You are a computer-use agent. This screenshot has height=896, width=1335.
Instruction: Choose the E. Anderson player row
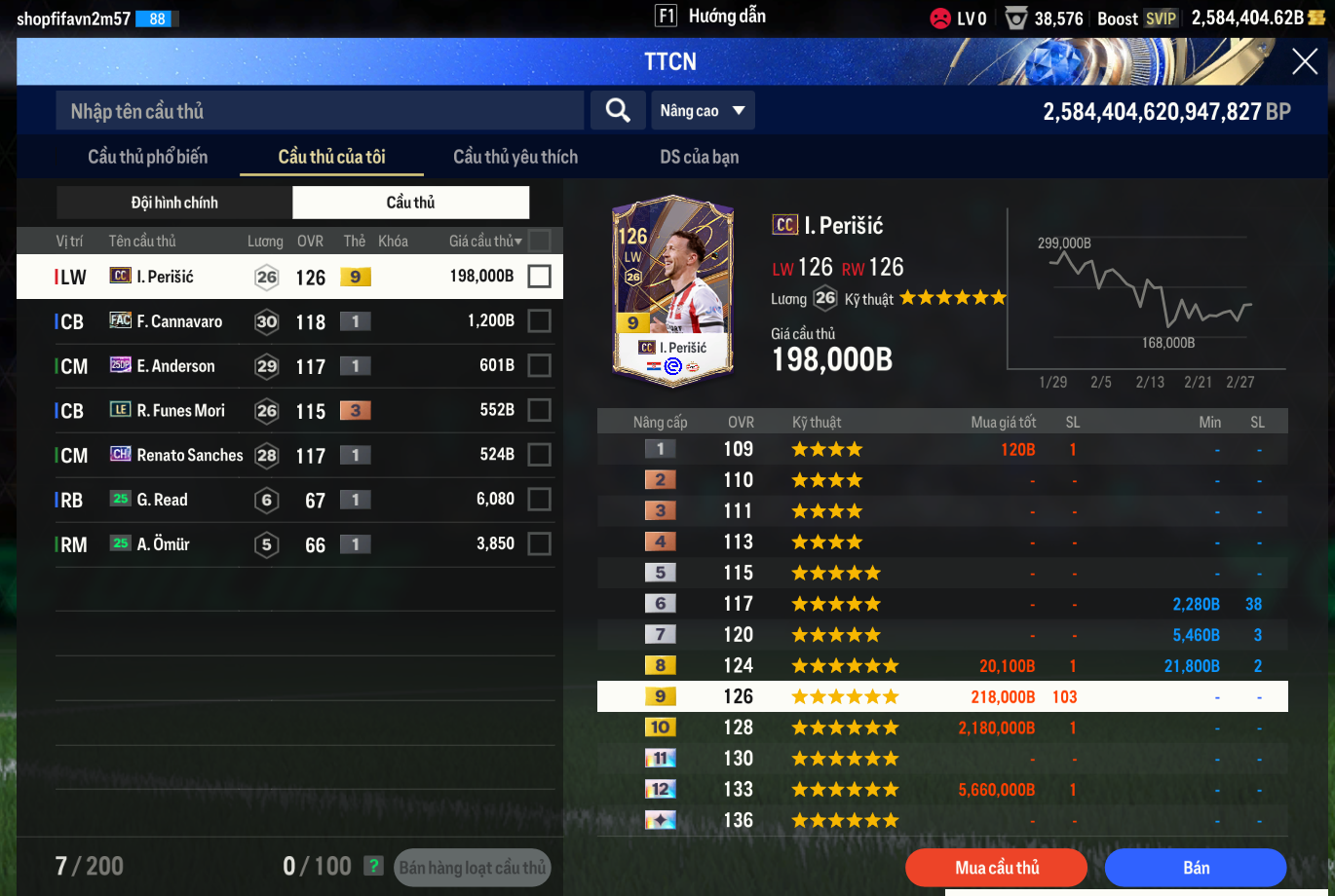(x=175, y=366)
